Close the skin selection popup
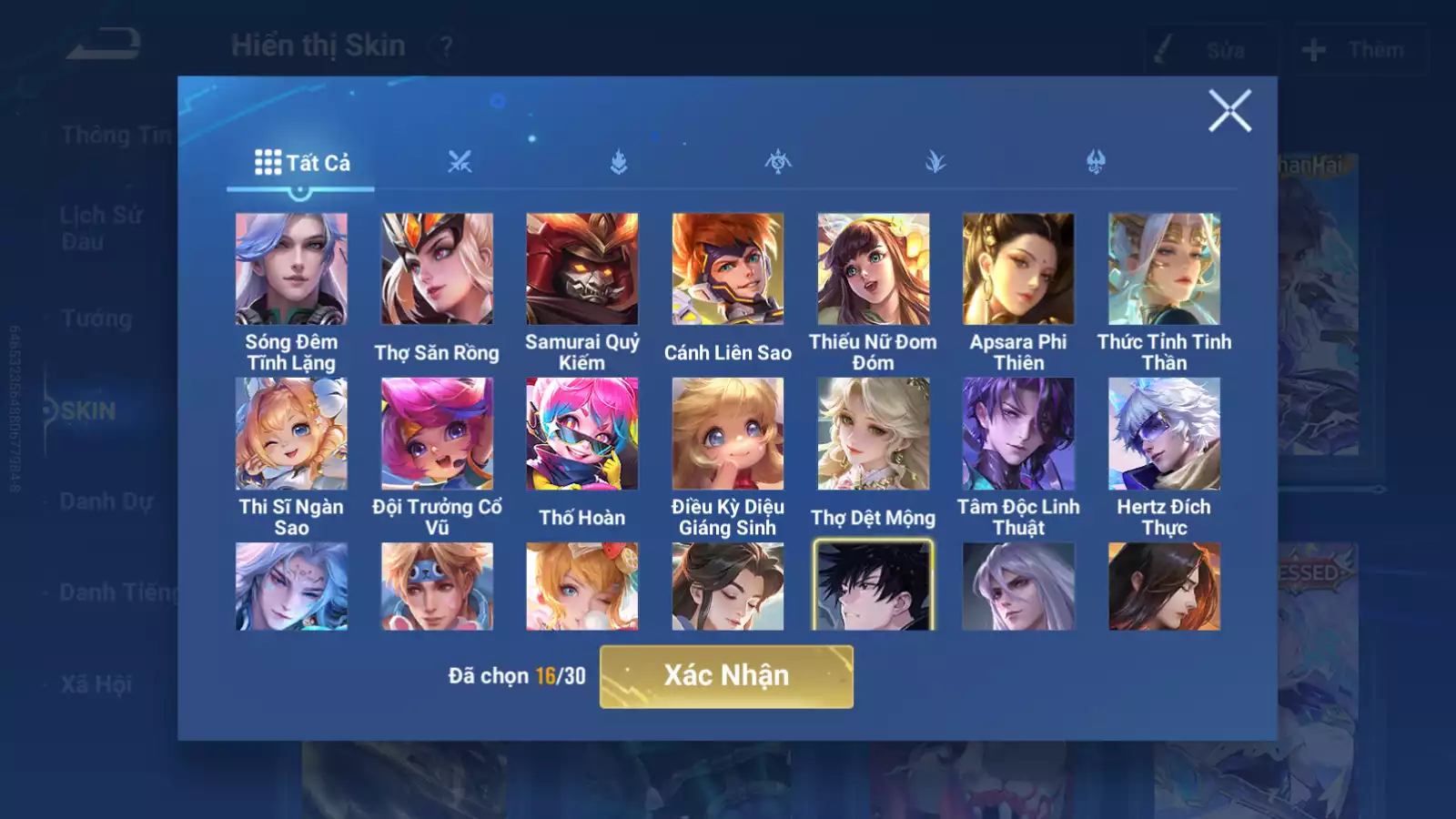Screen dimensions: 1456x819 1229,111
